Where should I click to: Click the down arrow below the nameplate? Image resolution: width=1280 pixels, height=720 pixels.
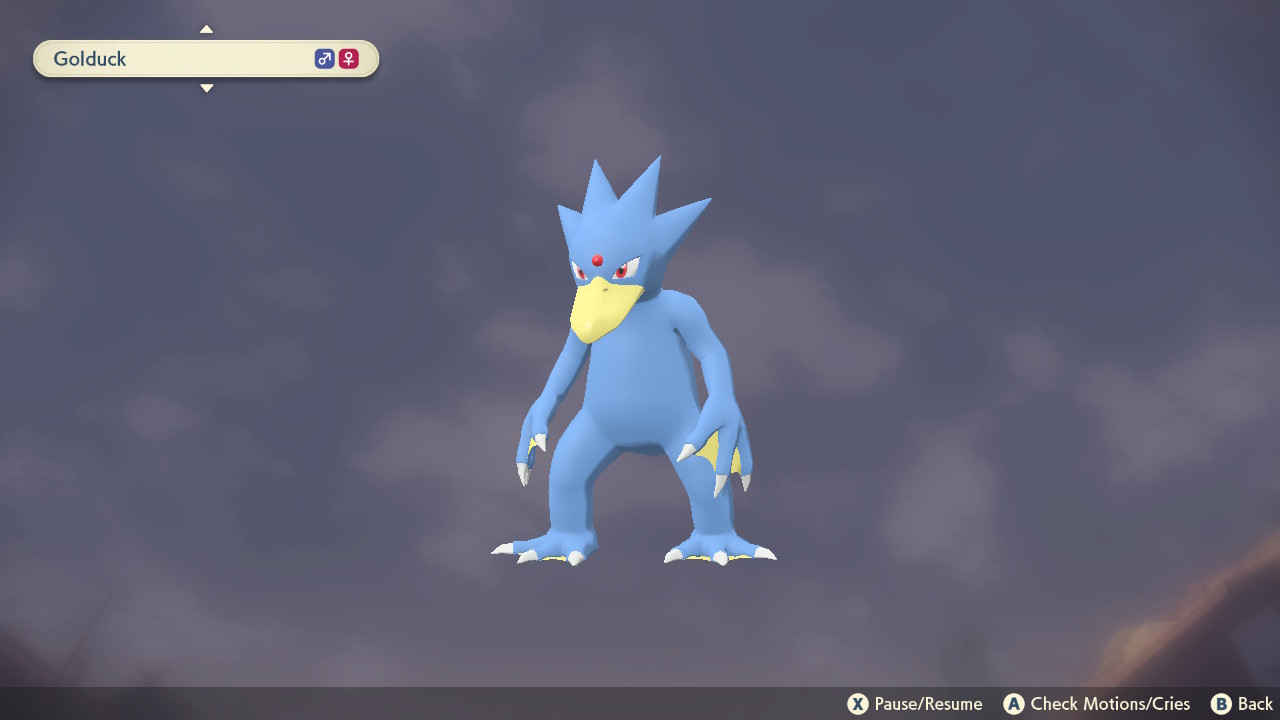click(206, 88)
